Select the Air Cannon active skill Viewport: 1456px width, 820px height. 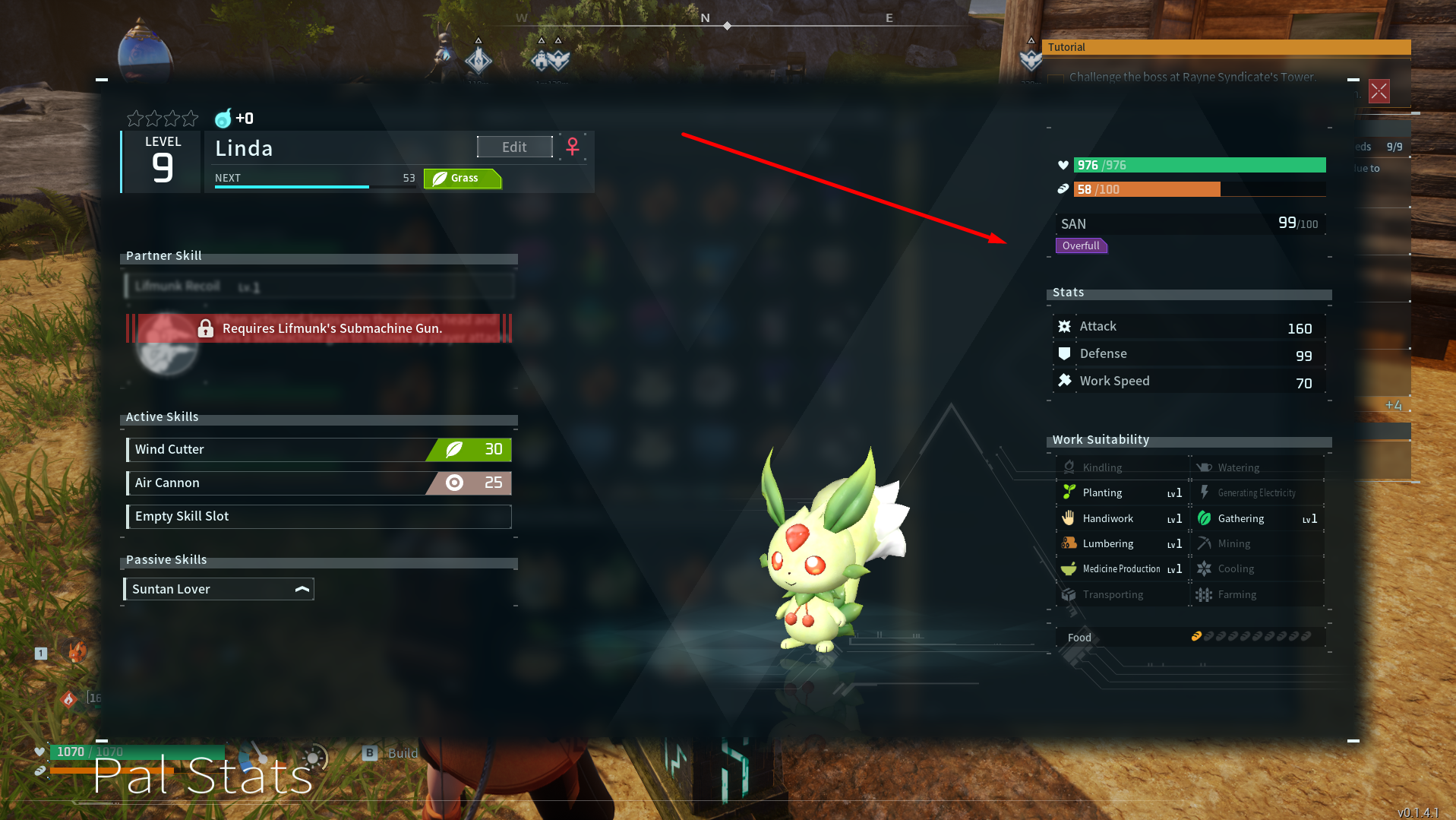tap(319, 483)
